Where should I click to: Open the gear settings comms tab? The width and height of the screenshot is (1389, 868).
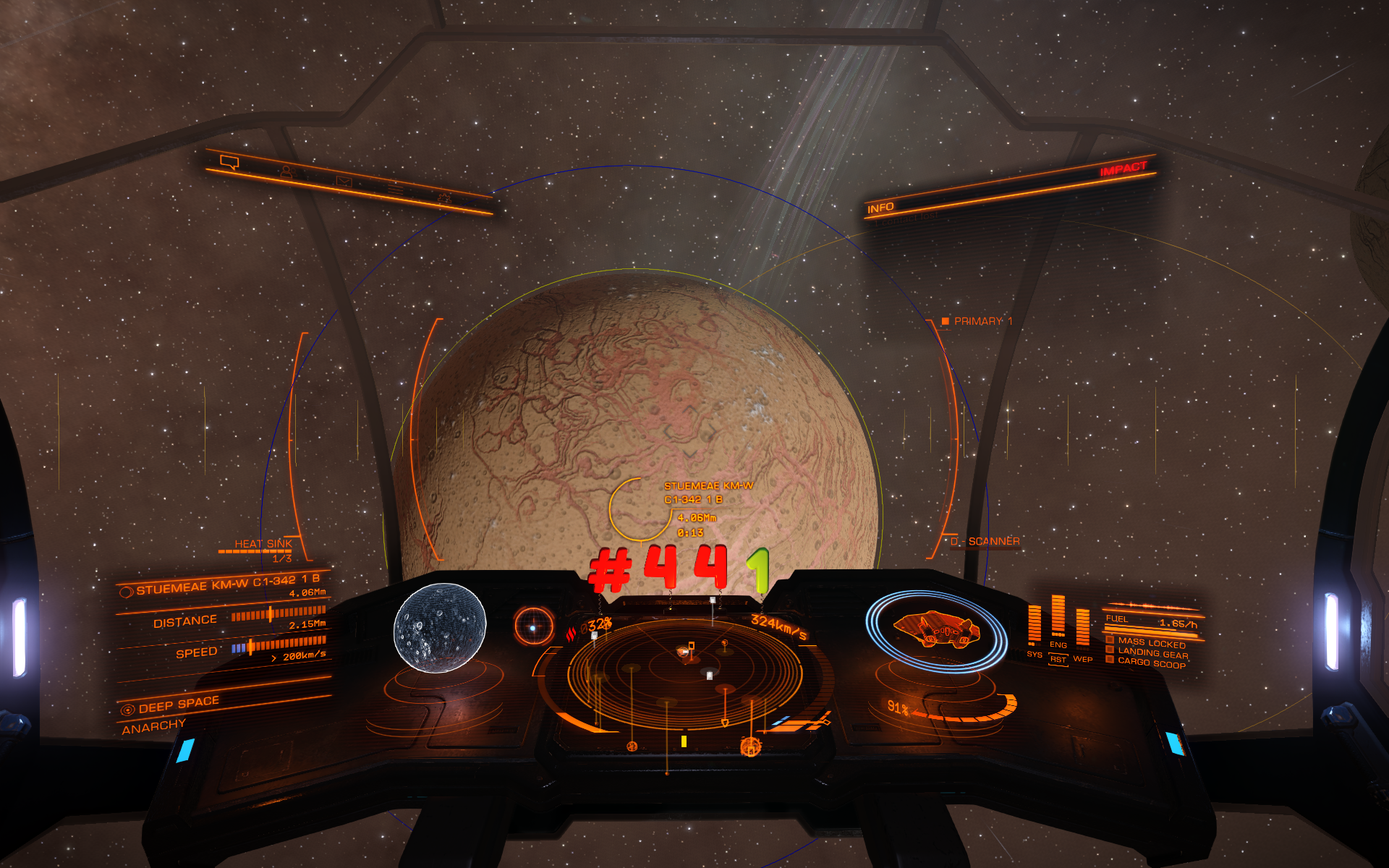[443, 198]
